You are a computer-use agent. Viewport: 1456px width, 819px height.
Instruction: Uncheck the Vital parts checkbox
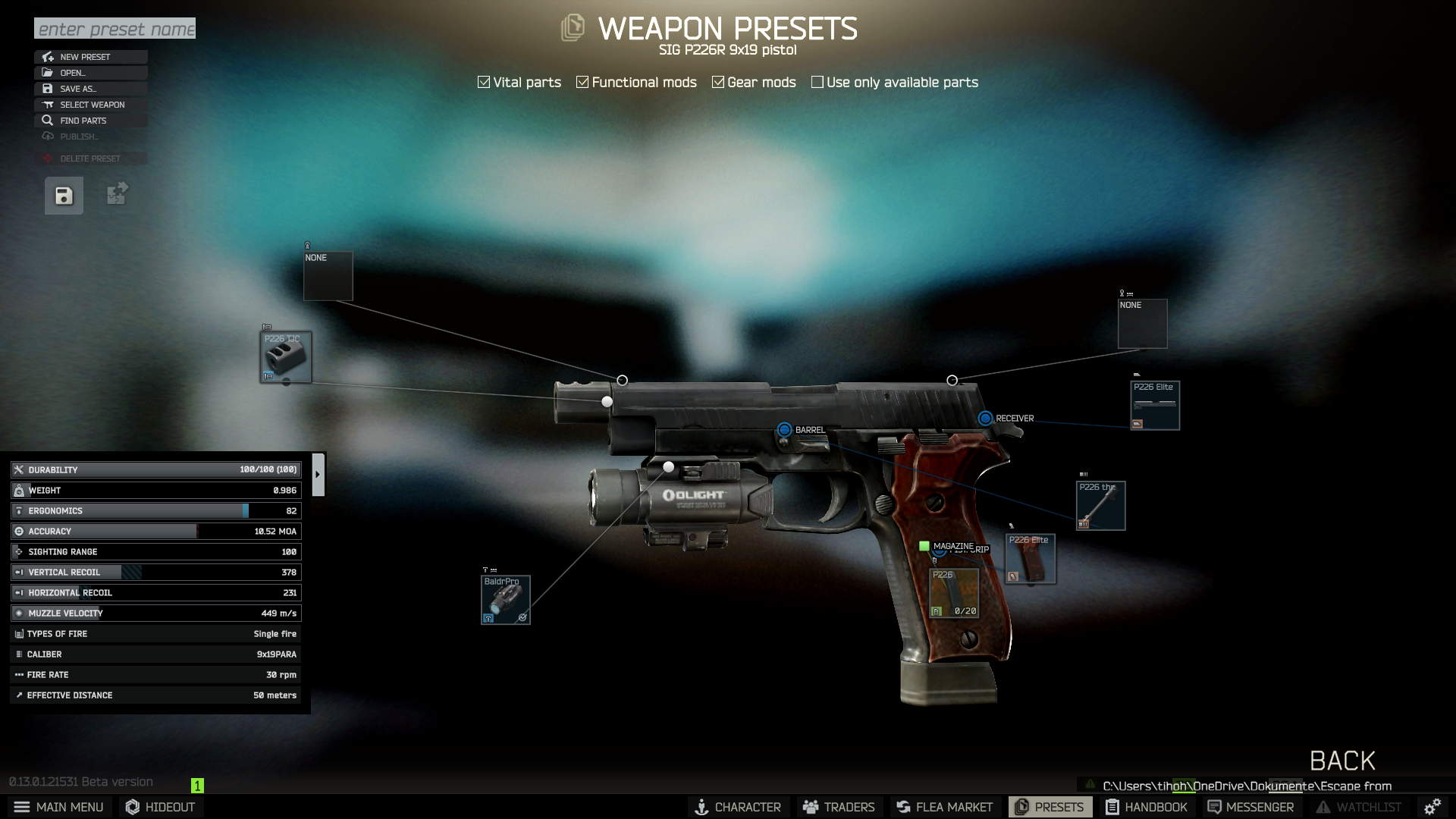coord(483,81)
